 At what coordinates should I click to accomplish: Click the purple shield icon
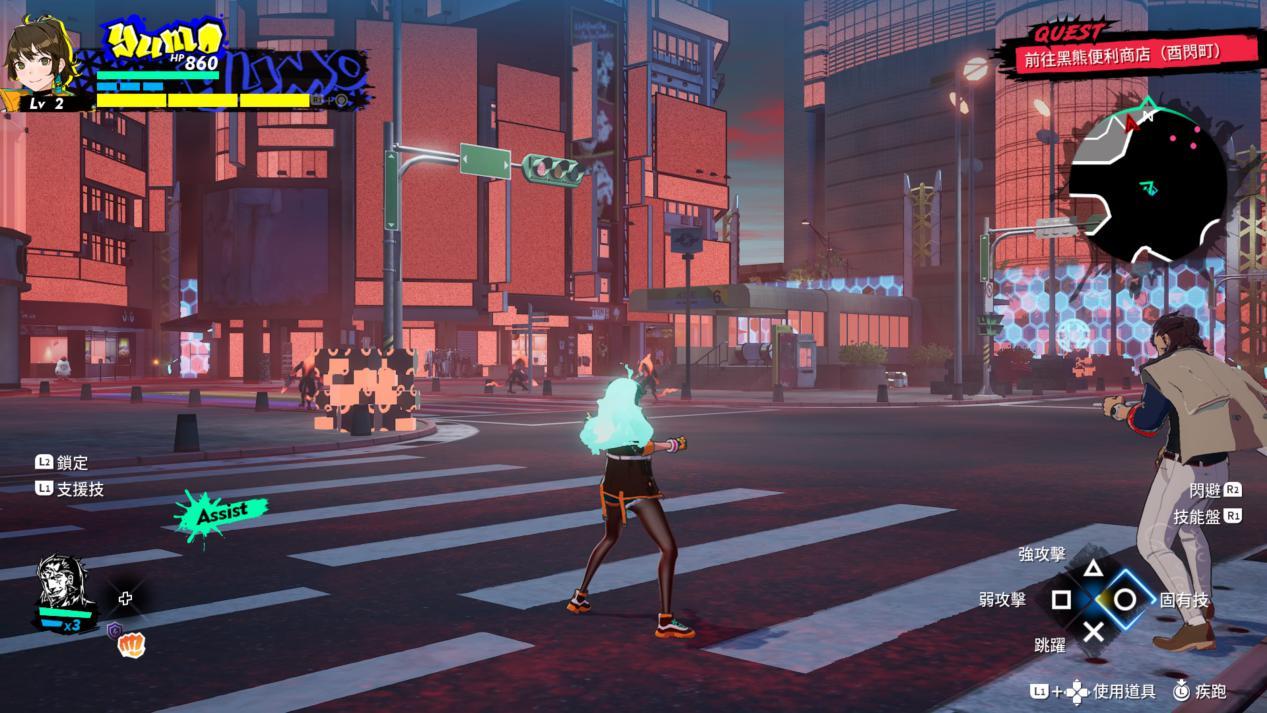114,630
